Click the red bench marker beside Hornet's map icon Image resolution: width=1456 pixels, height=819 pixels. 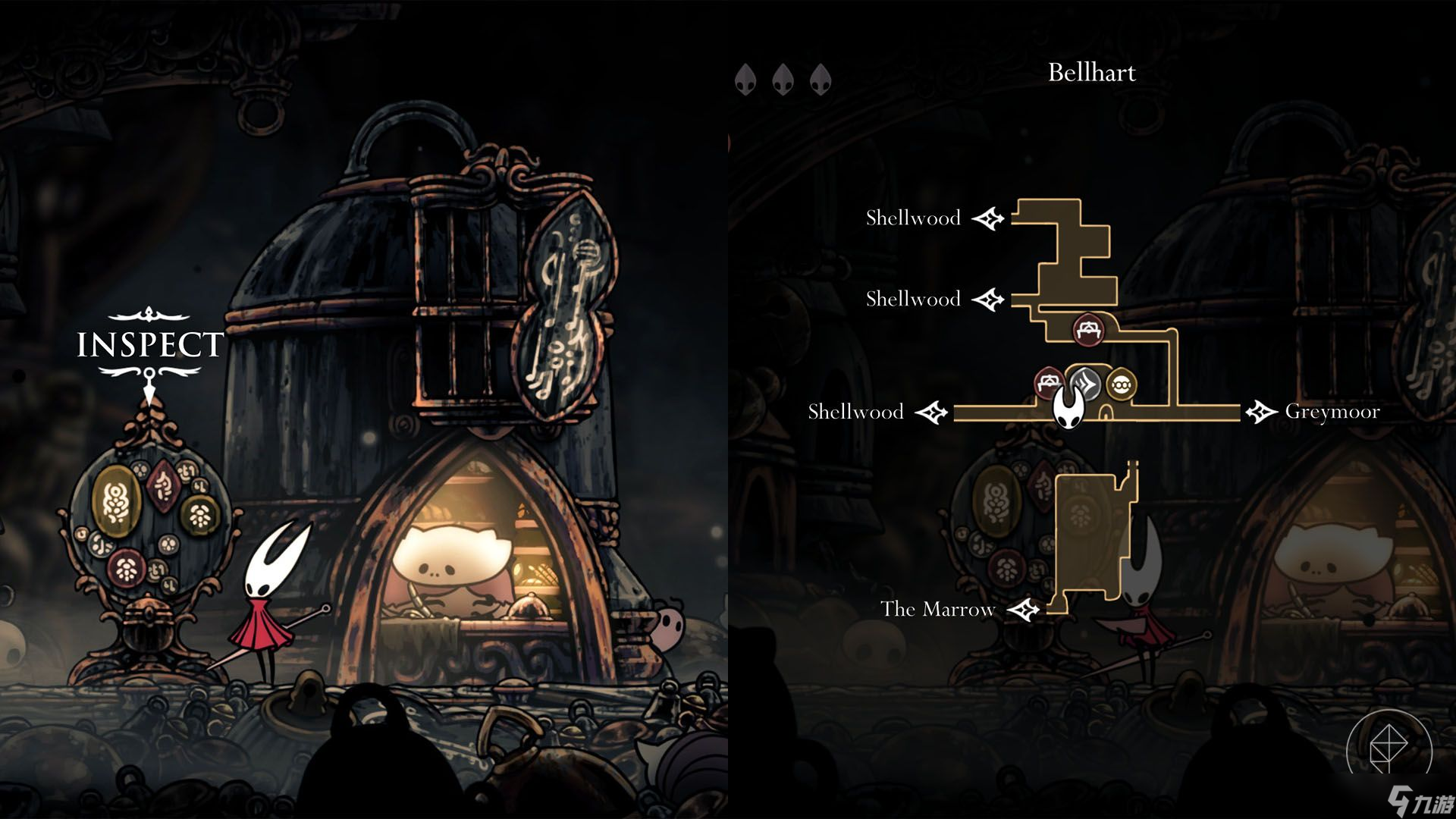[1050, 381]
